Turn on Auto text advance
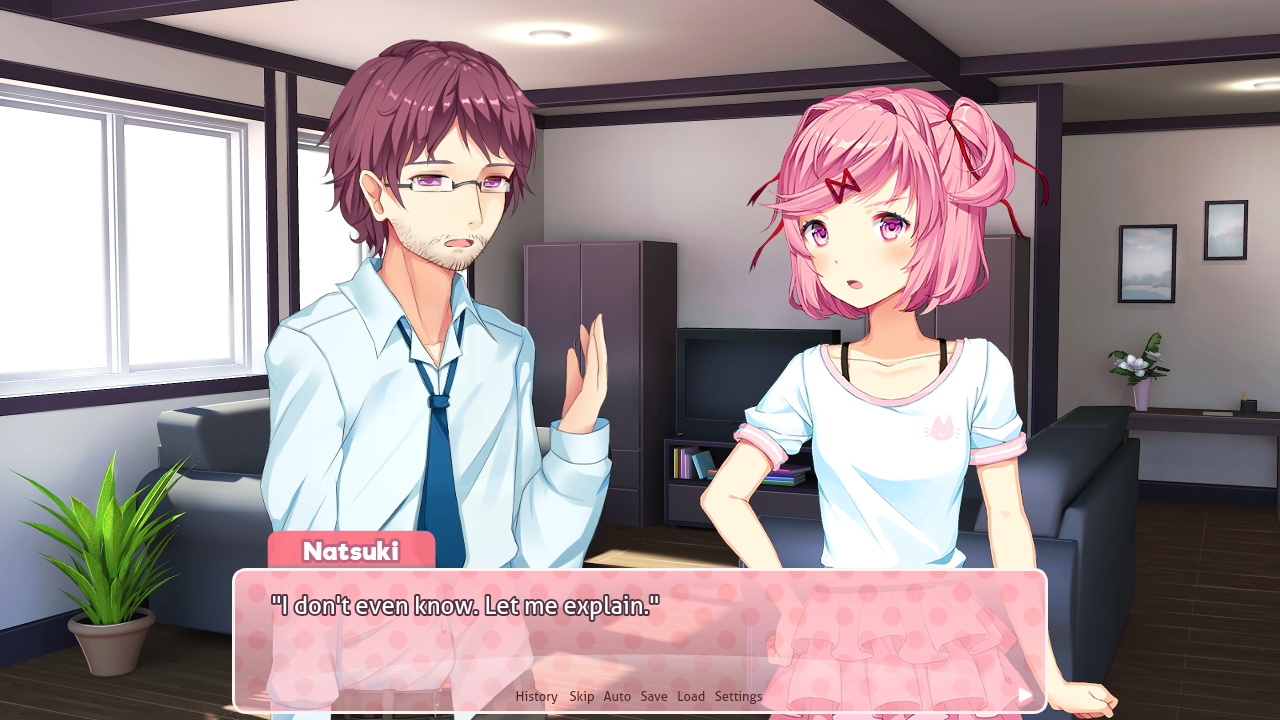The width and height of the screenshot is (1280, 720). [616, 696]
